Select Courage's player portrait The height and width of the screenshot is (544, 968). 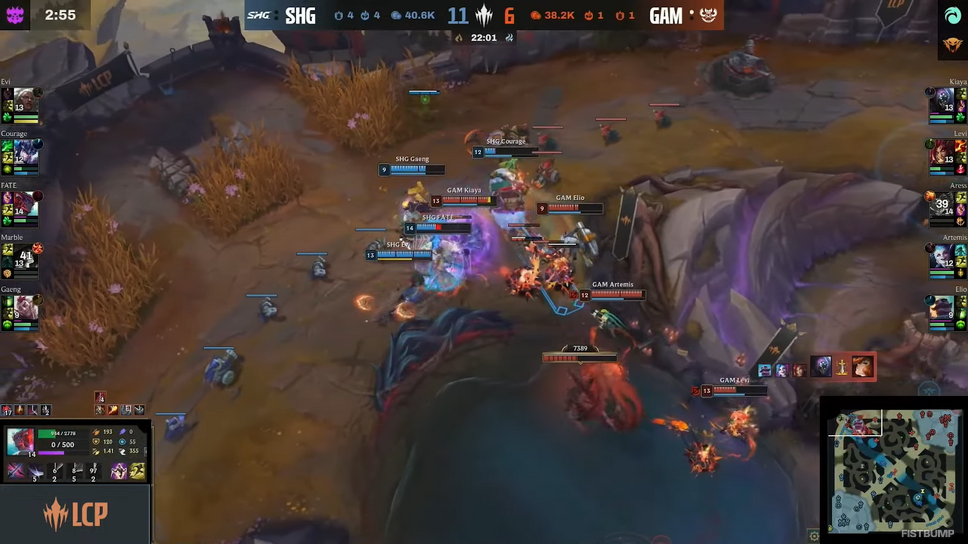[x=25, y=153]
